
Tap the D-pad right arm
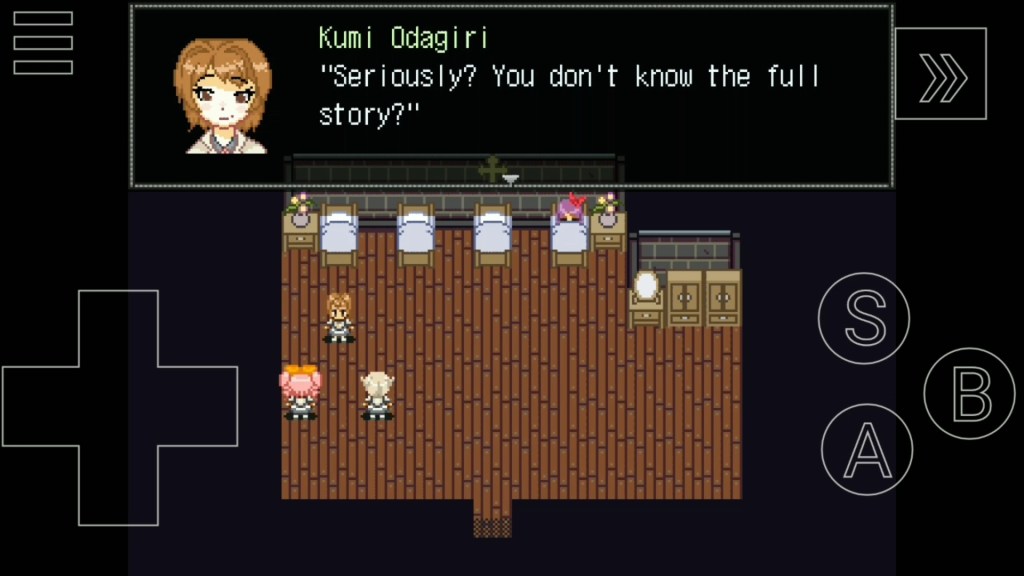198,406
